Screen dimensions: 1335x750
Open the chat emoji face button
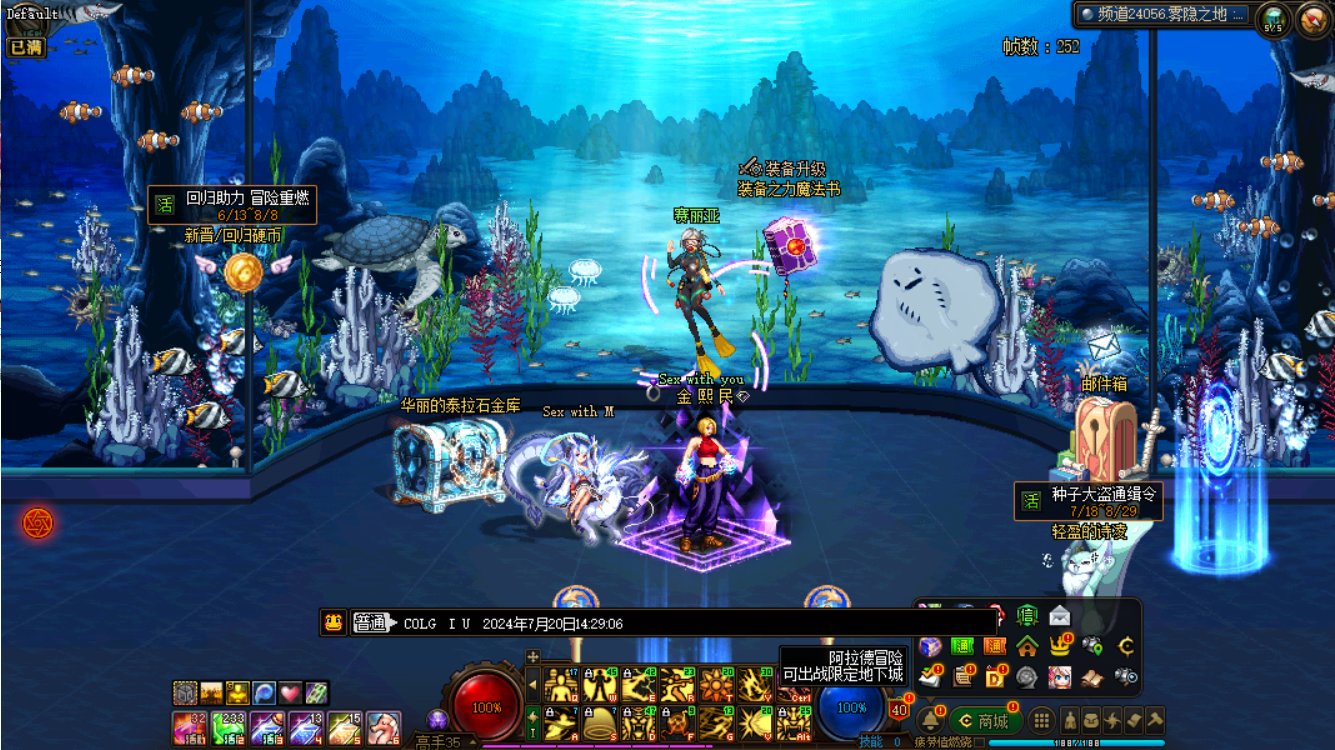click(333, 623)
